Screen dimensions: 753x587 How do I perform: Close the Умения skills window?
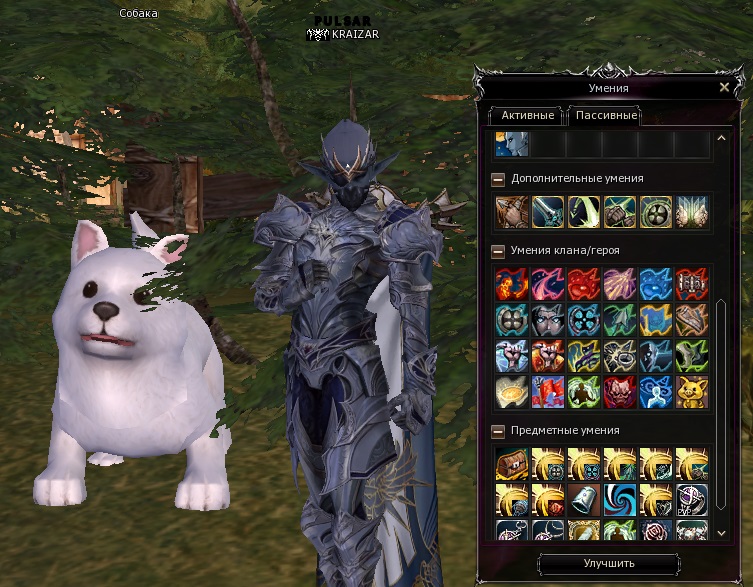(x=724, y=87)
